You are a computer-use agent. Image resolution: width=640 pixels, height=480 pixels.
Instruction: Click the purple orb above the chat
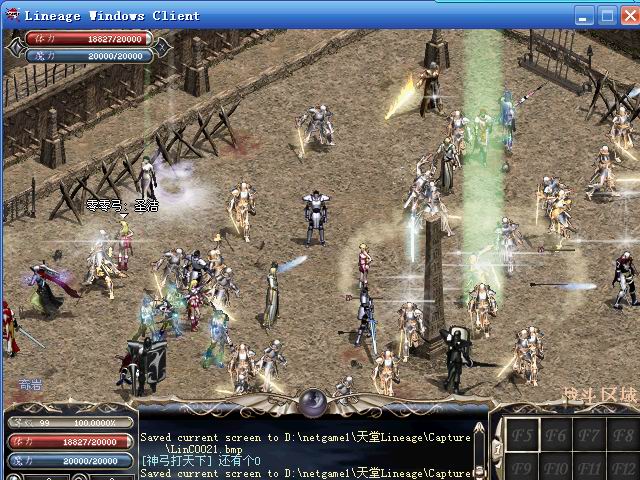[x=315, y=401]
